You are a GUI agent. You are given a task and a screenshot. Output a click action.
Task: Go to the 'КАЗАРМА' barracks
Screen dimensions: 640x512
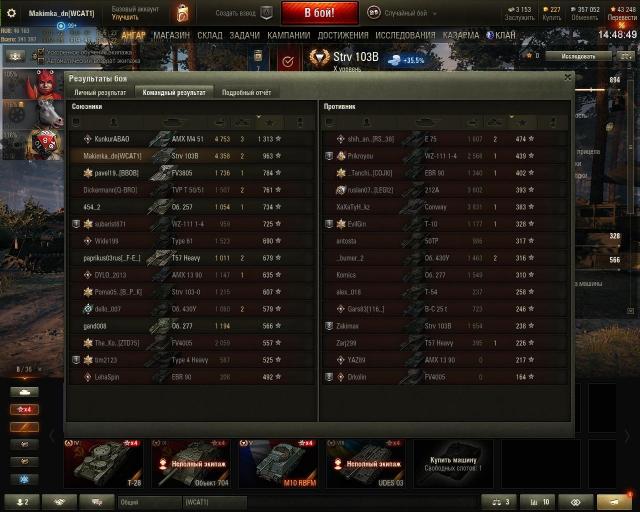click(x=460, y=35)
